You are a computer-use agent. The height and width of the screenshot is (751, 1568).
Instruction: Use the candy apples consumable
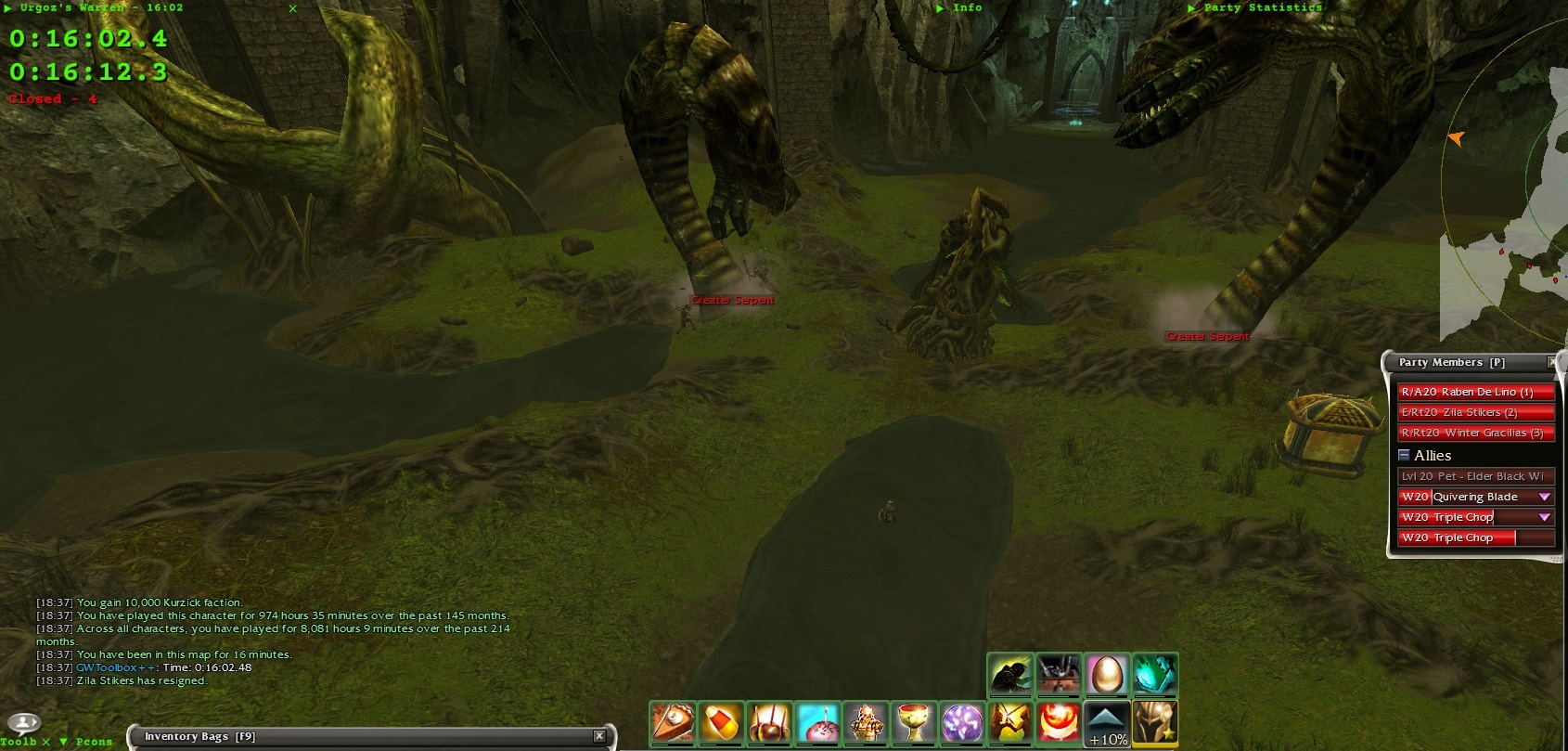[769, 723]
